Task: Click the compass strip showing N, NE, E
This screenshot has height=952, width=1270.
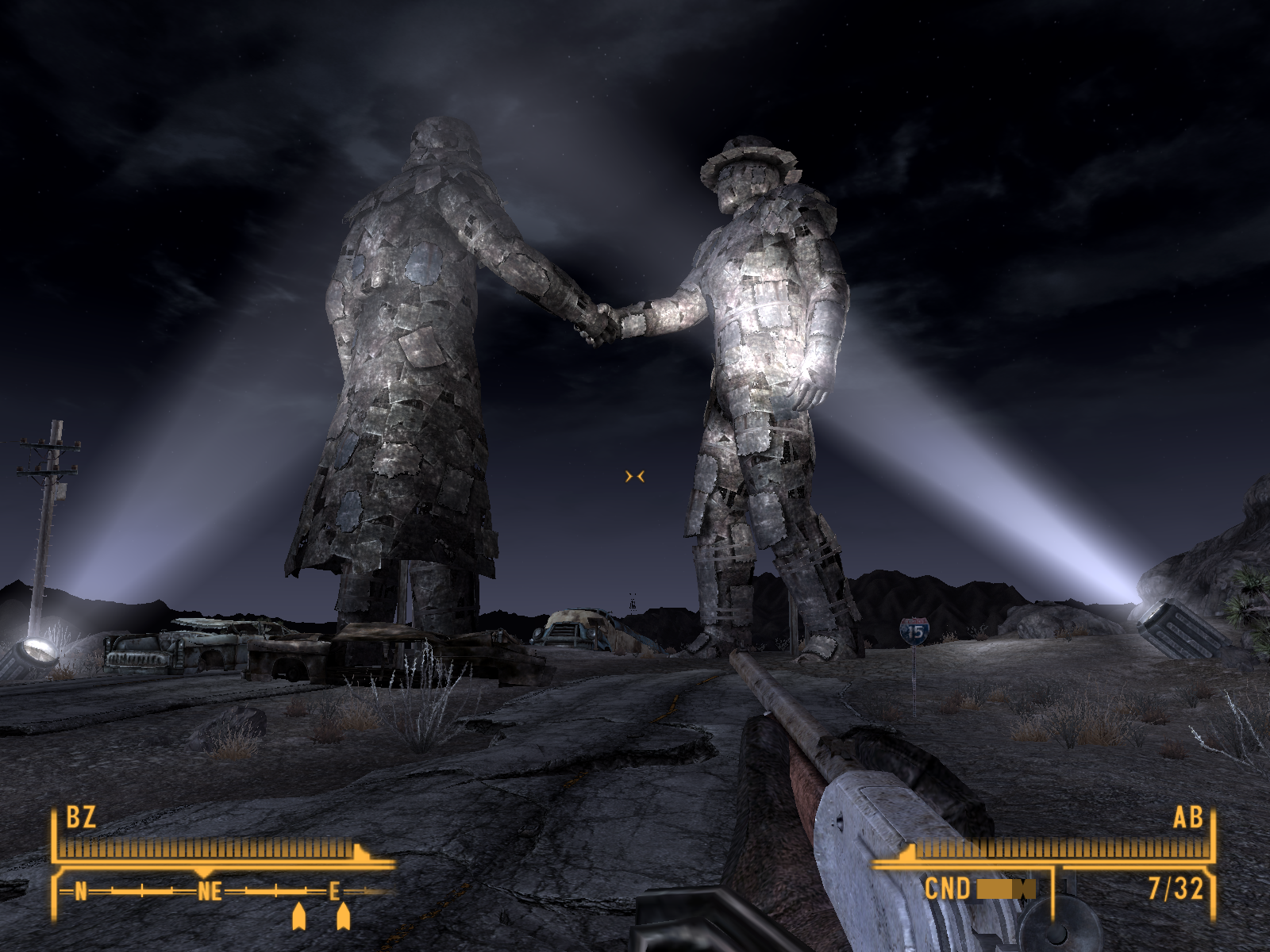Action: (210, 892)
